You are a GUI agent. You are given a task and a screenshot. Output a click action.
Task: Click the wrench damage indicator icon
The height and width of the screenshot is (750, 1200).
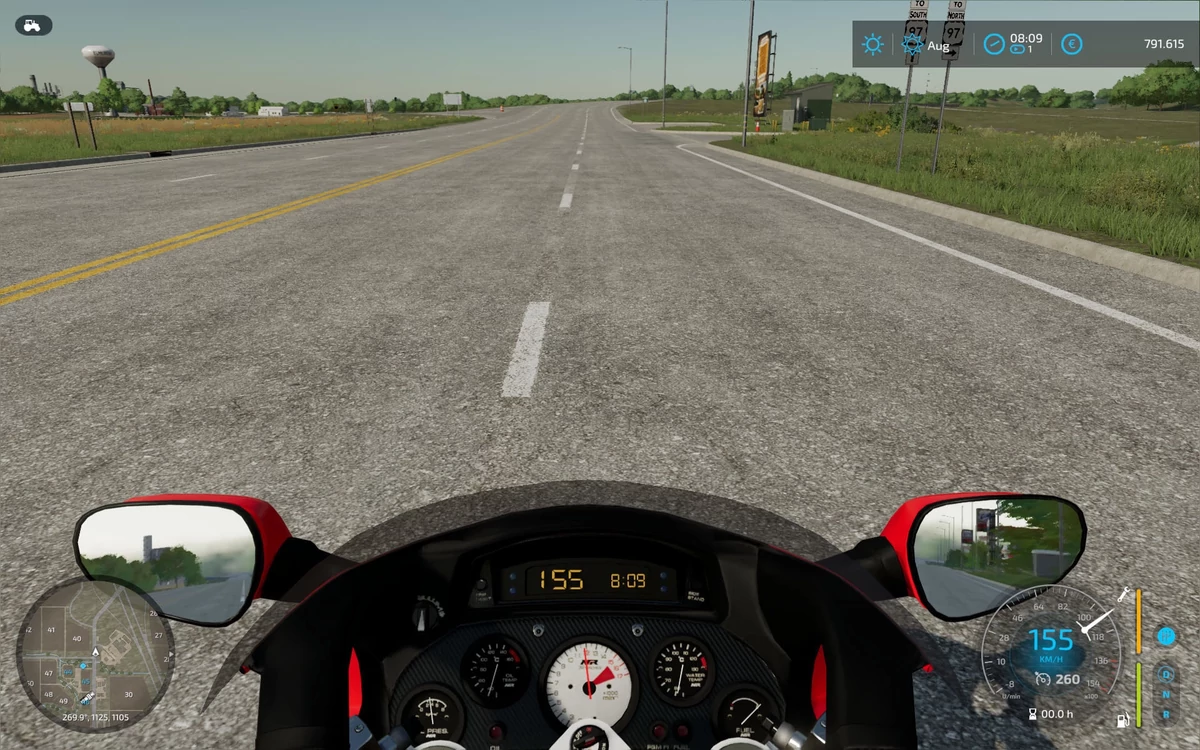coord(1124,594)
